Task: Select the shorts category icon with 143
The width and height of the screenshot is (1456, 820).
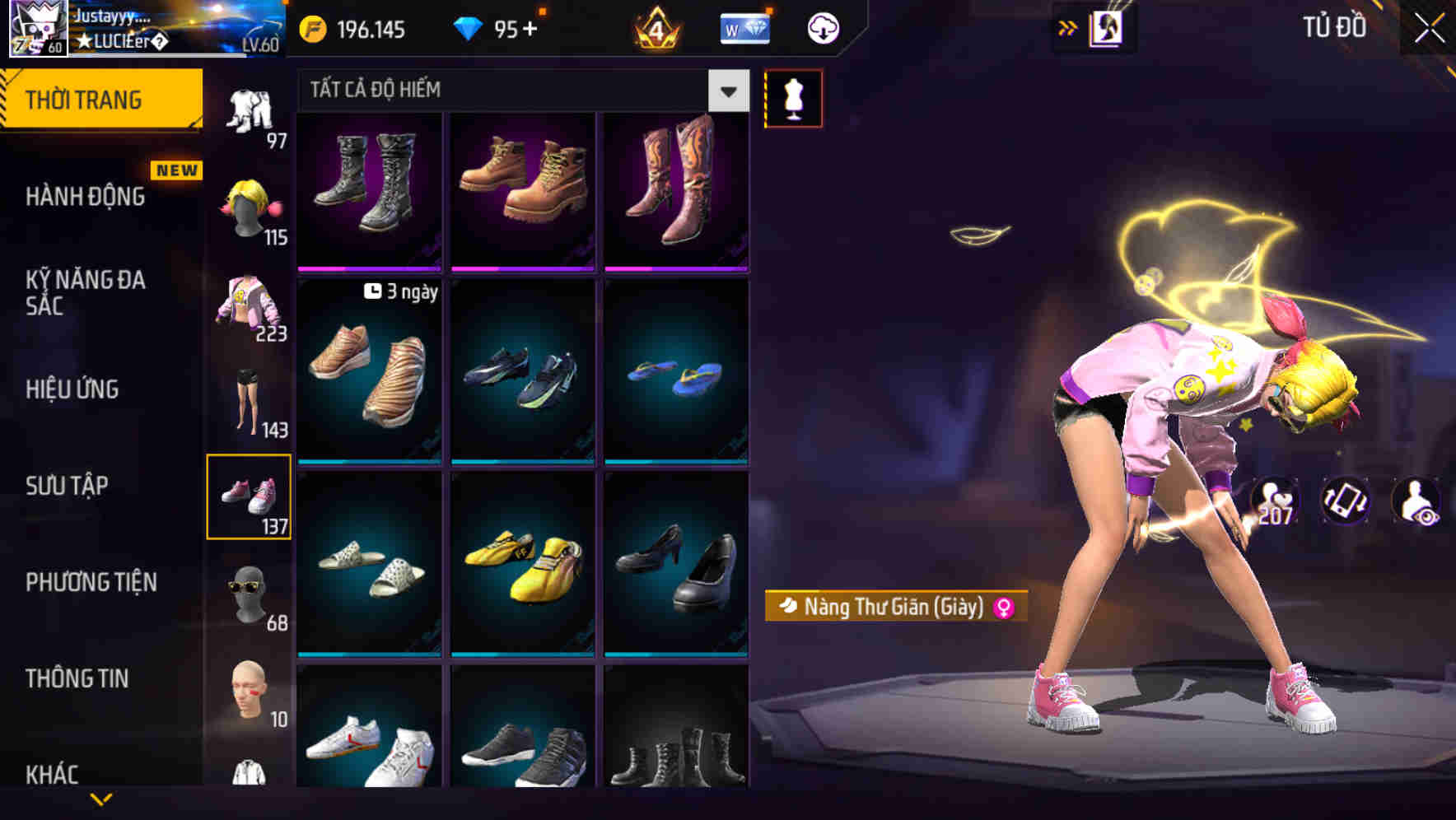Action: pyautogui.click(x=246, y=399)
